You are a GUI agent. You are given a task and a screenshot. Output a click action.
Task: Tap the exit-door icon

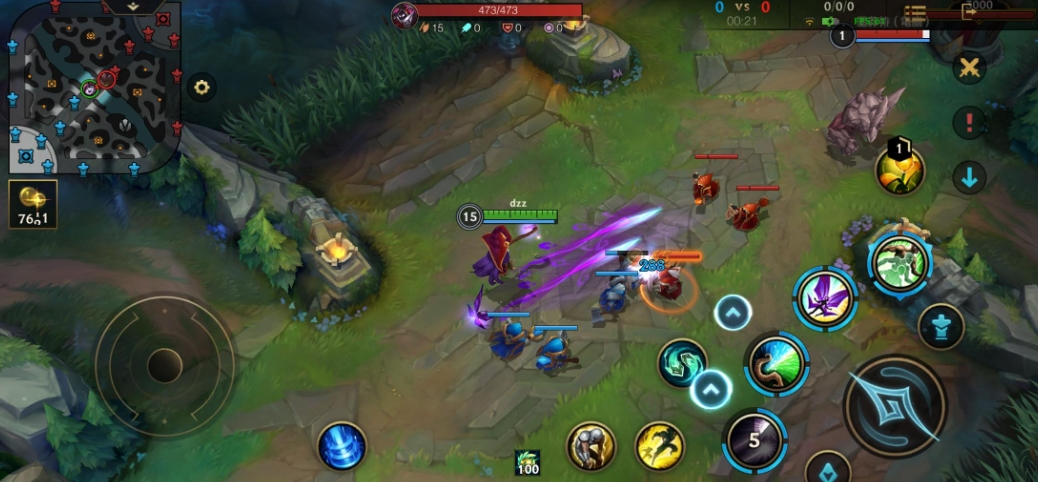point(969,11)
